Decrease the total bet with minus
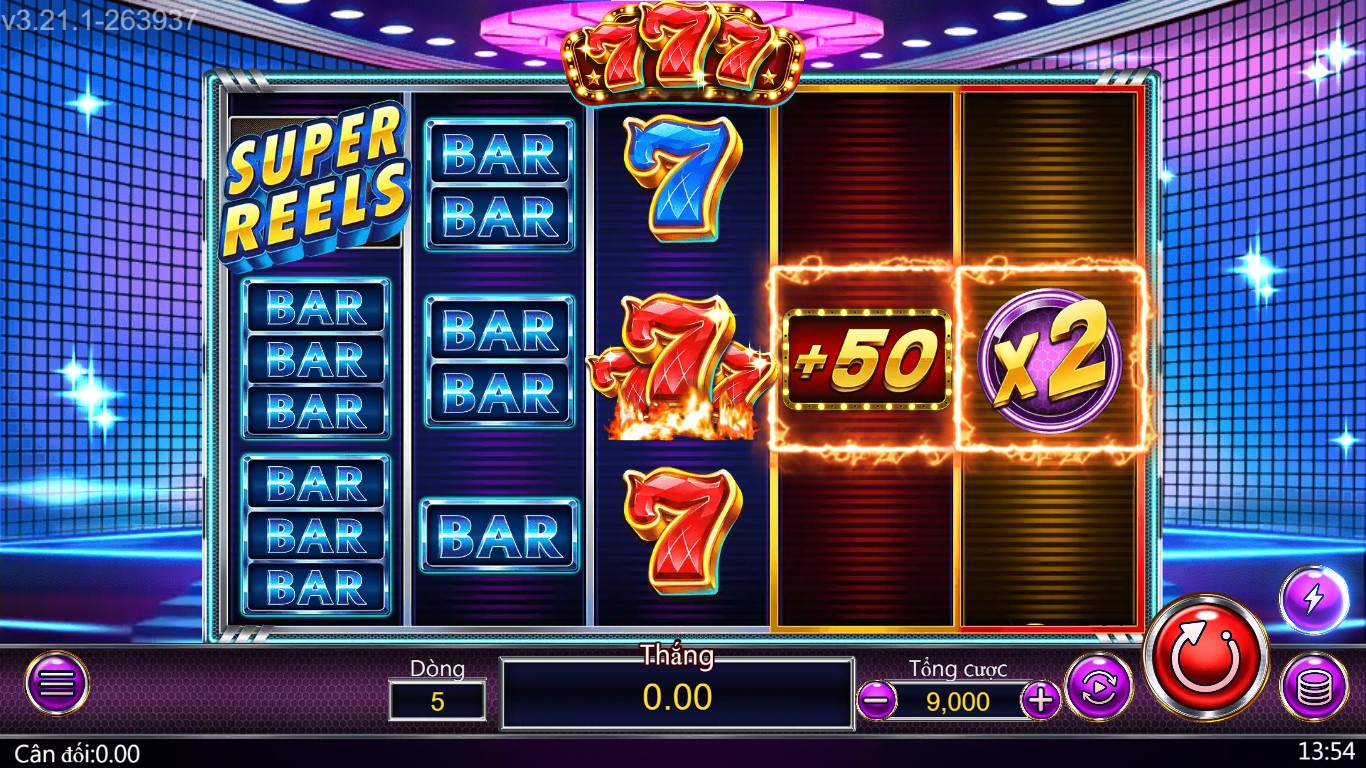The image size is (1366, 768). (x=877, y=700)
